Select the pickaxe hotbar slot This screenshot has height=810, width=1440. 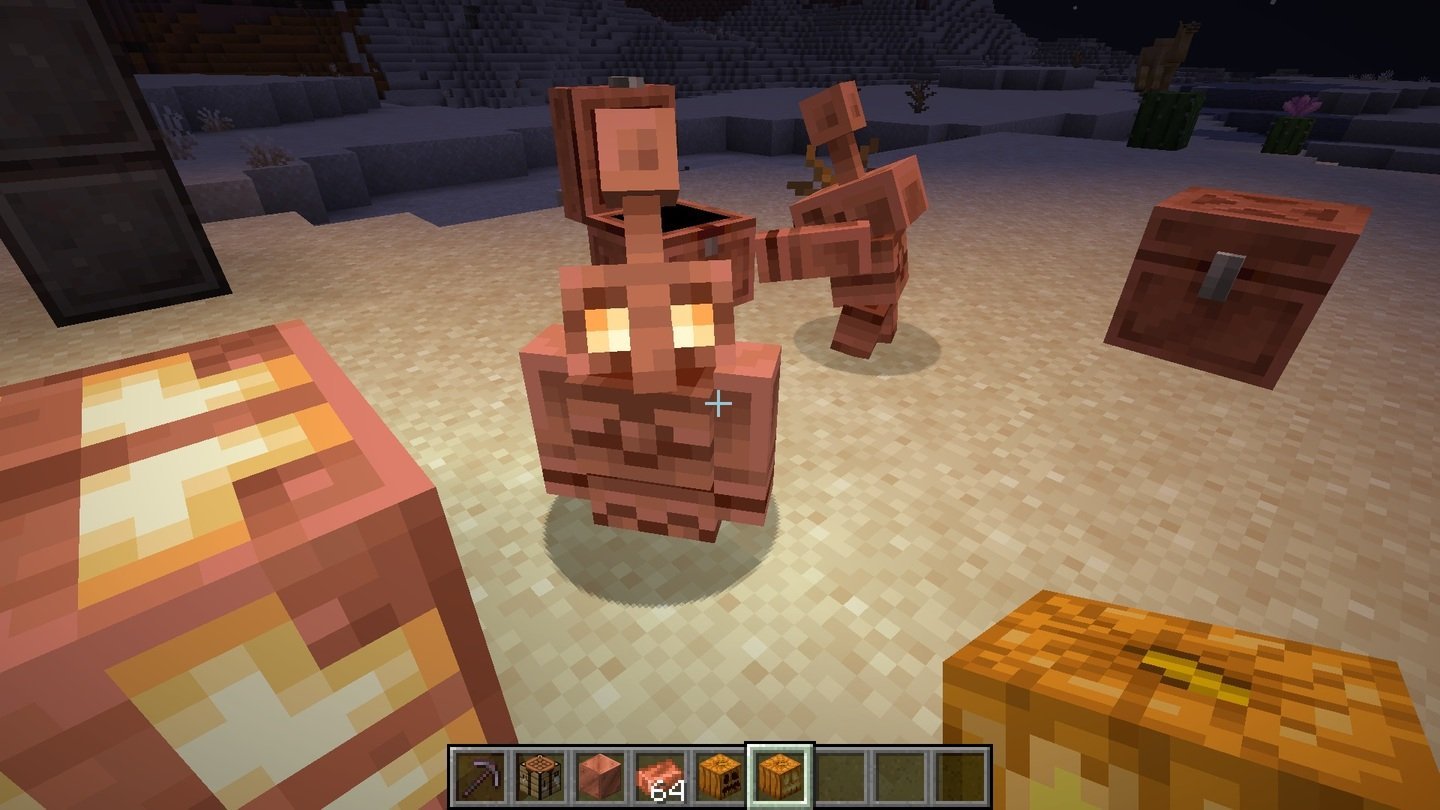pyautogui.click(x=480, y=776)
